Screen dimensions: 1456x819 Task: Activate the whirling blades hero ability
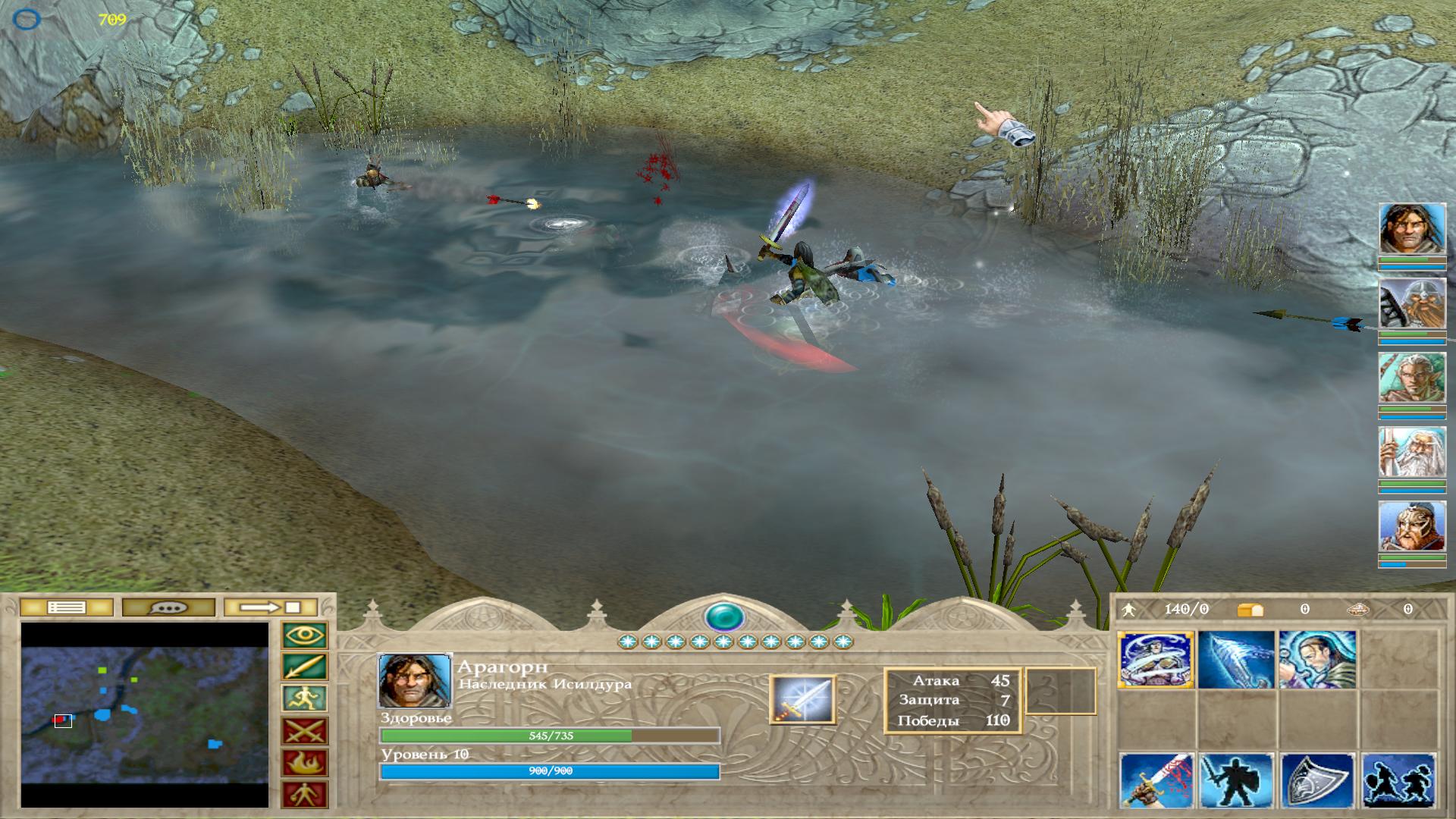[1155, 660]
